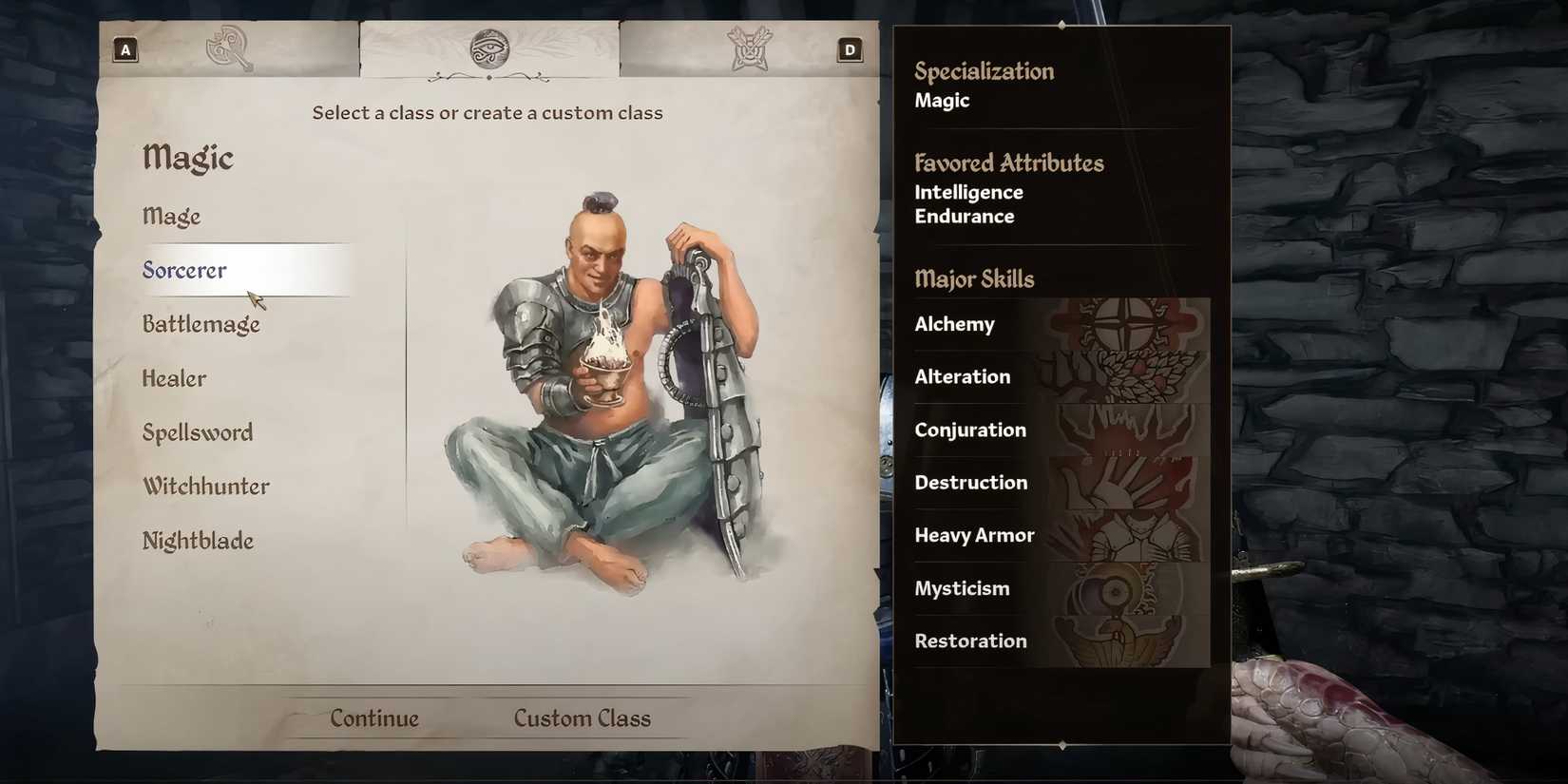Switch to the combat axe tab

(229, 48)
